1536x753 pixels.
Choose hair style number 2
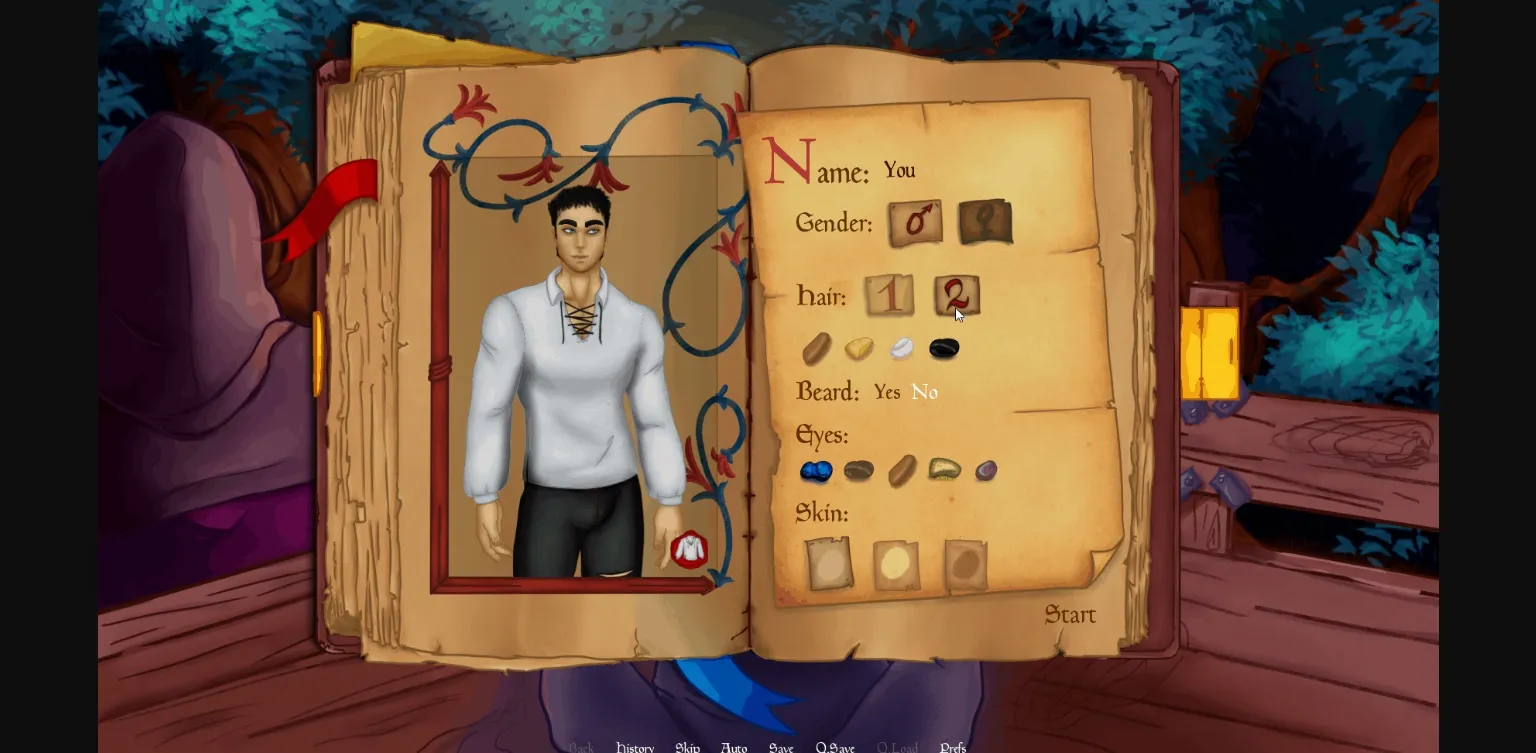(x=956, y=295)
